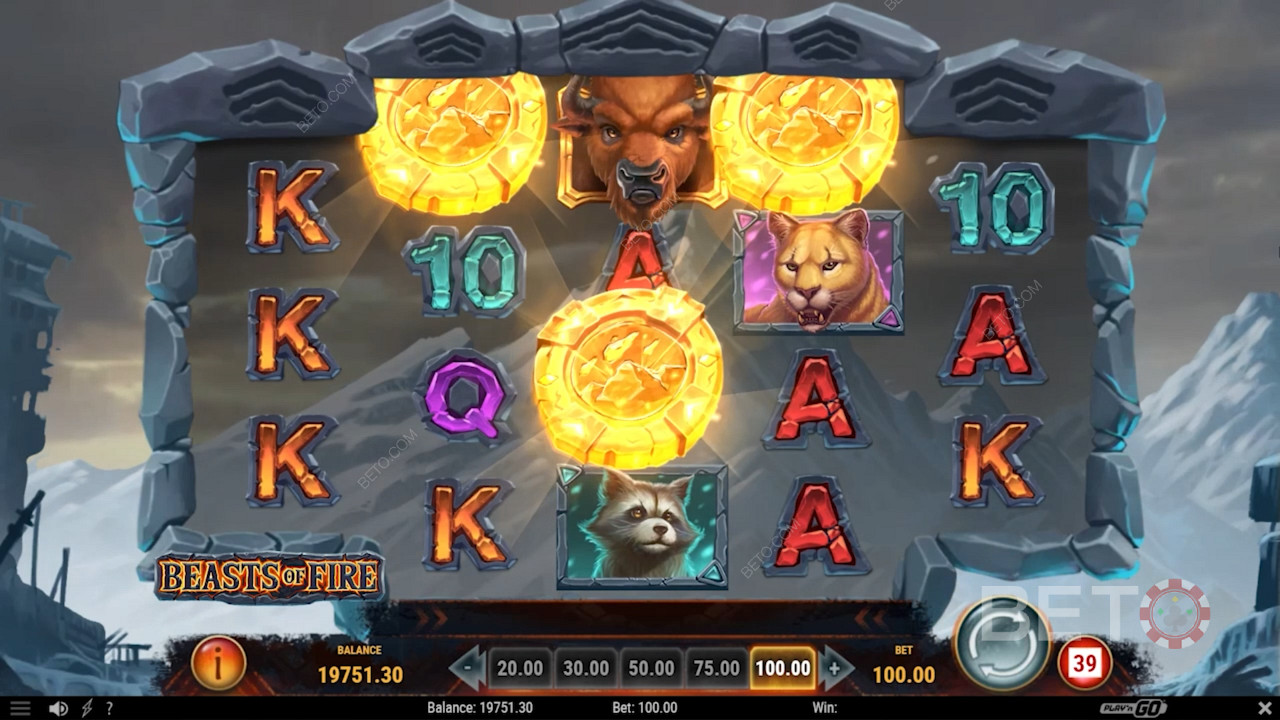Viewport: 1280px width, 720px height.
Task: Open the orange info paytable button
Action: click(218, 662)
